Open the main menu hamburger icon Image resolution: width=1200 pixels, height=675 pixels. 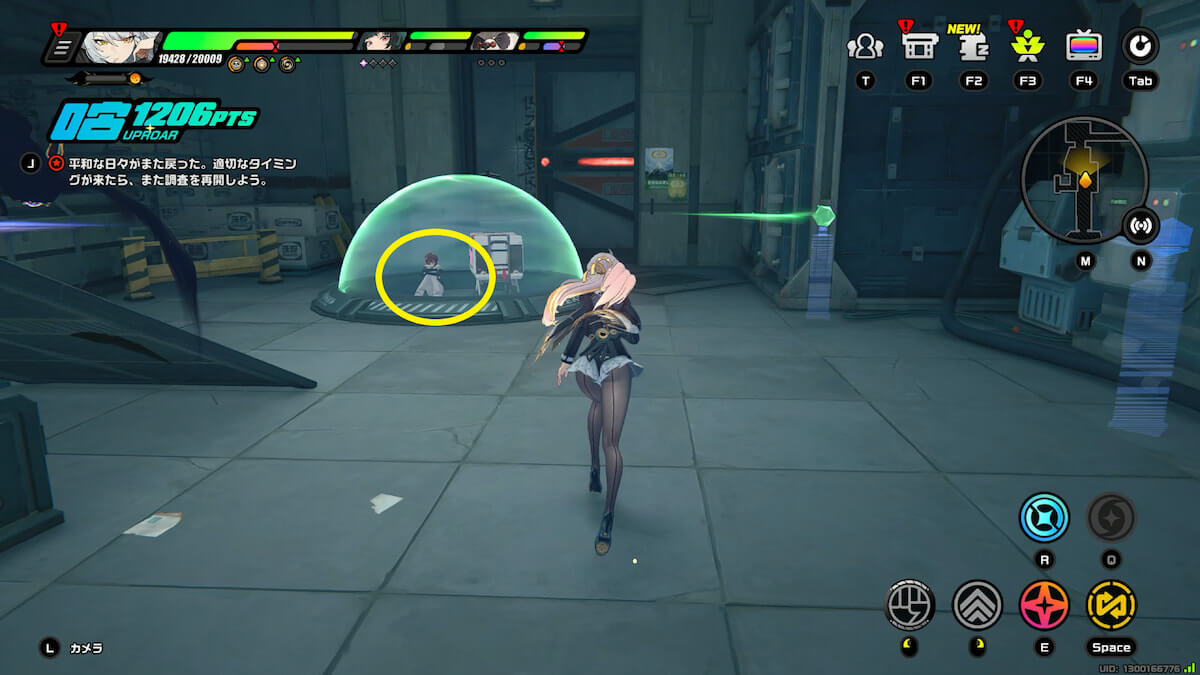click(62, 47)
